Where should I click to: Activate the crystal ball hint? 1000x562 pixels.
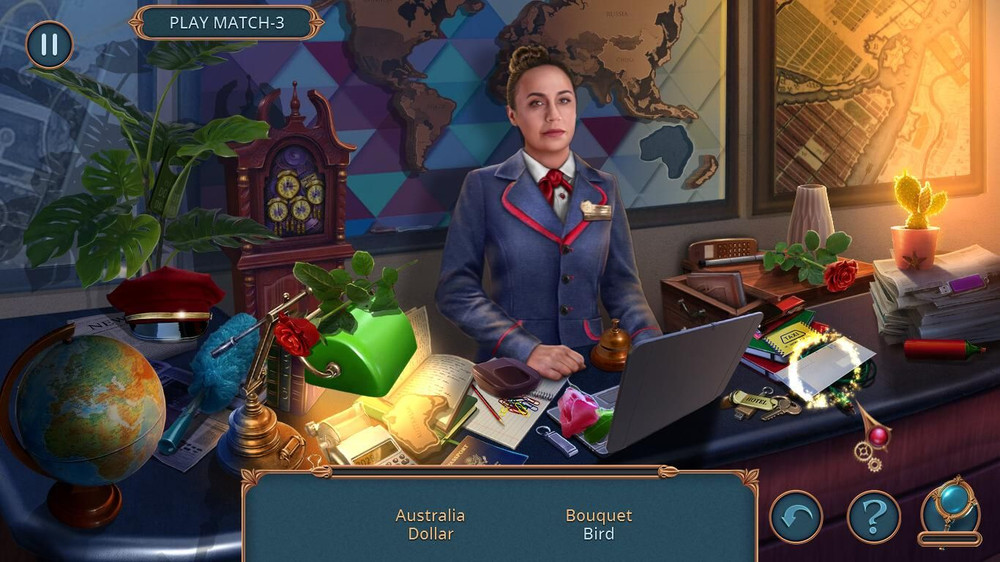point(949,511)
